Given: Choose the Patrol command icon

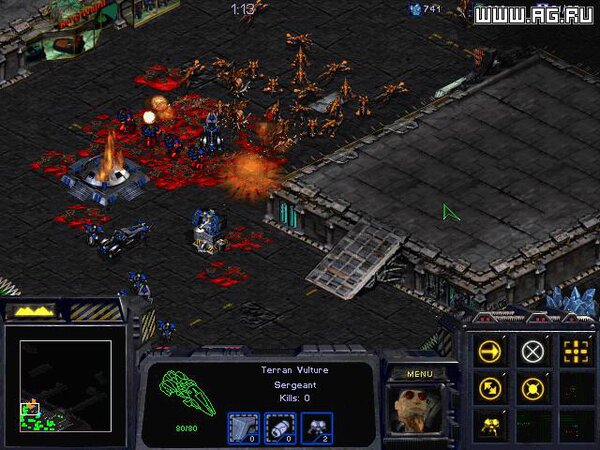Looking at the screenshot, I should [490, 389].
